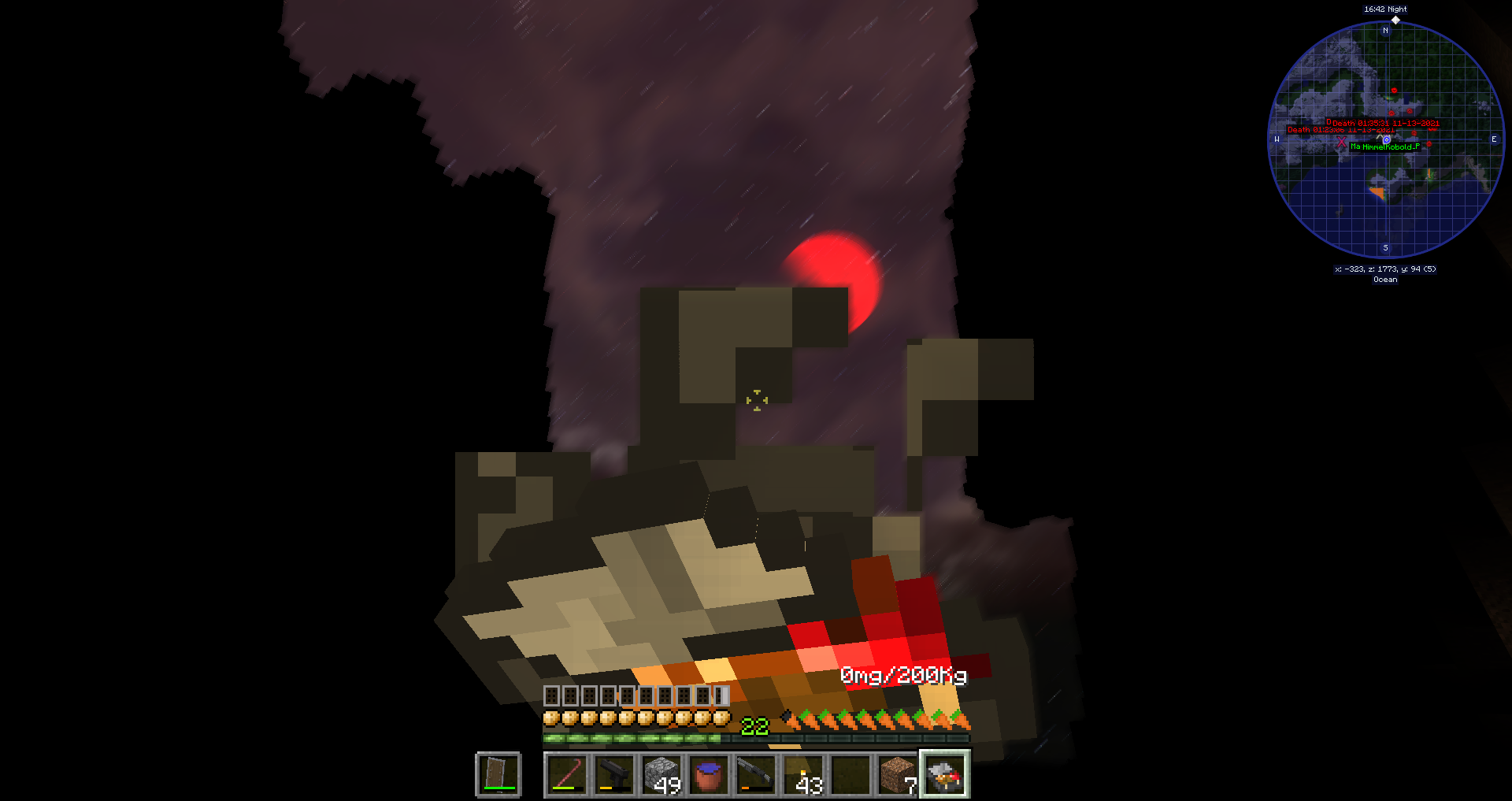
Task: Toggle a red mob dot on the minimap
Action: [x=1394, y=91]
